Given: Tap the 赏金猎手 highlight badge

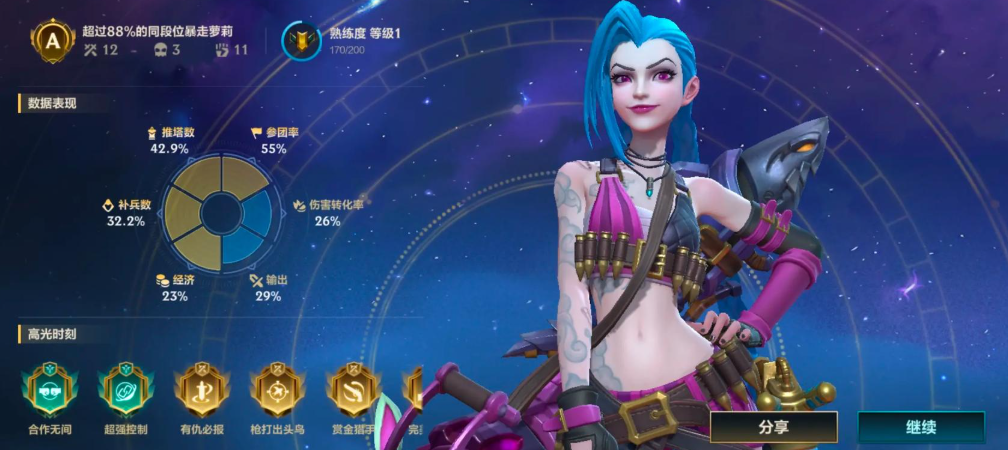Looking at the screenshot, I should point(352,389).
